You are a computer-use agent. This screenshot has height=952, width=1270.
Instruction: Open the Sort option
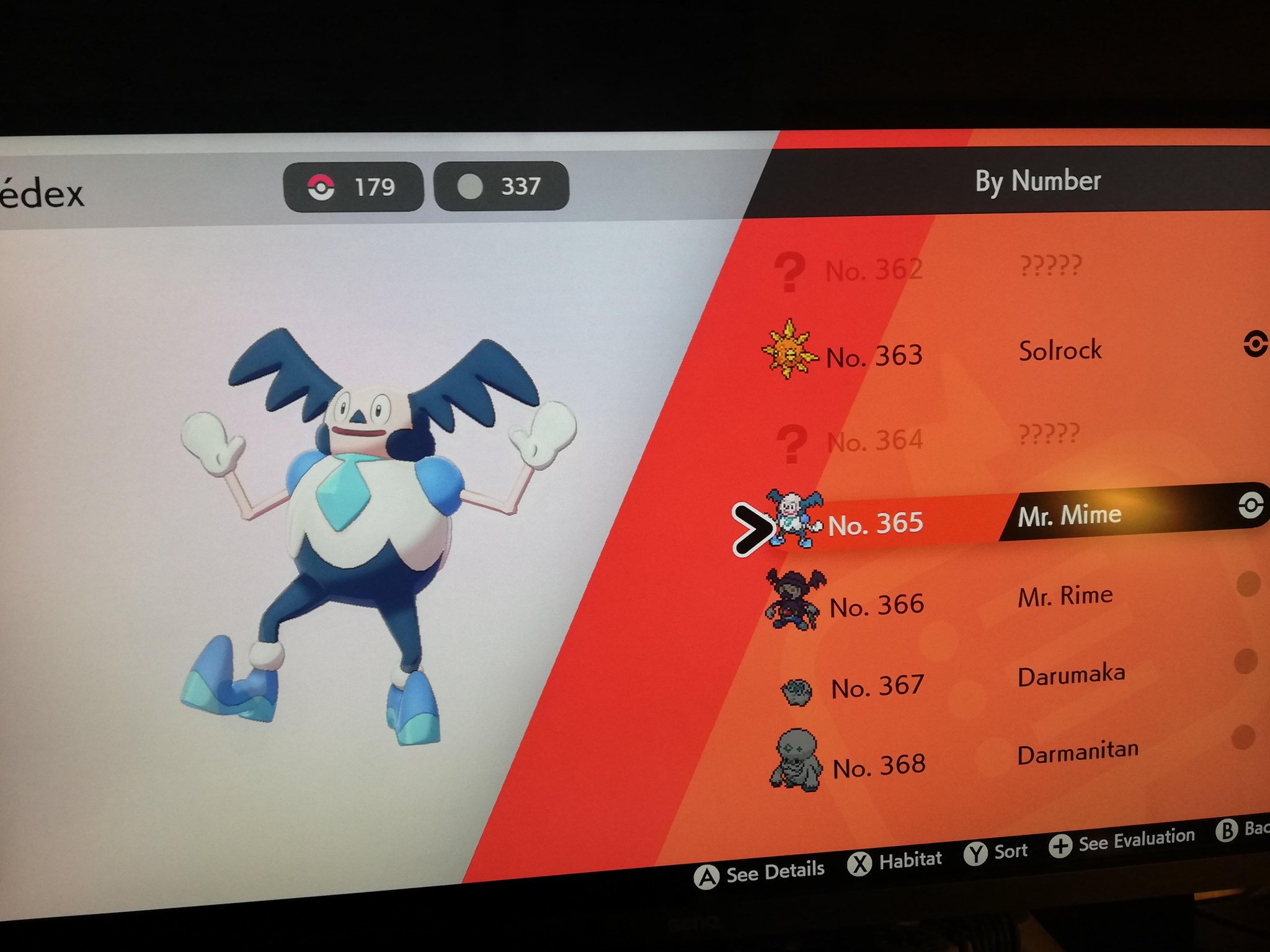coord(996,852)
